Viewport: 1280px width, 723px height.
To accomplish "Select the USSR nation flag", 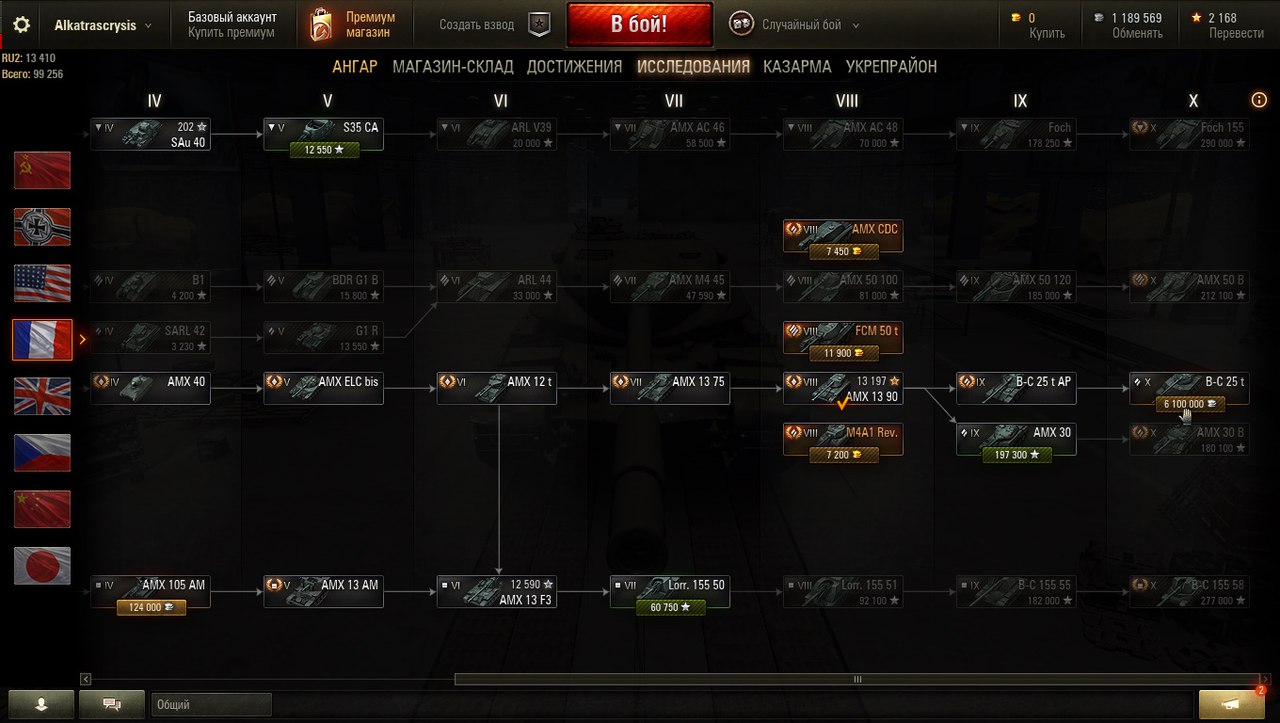I will tap(42, 170).
